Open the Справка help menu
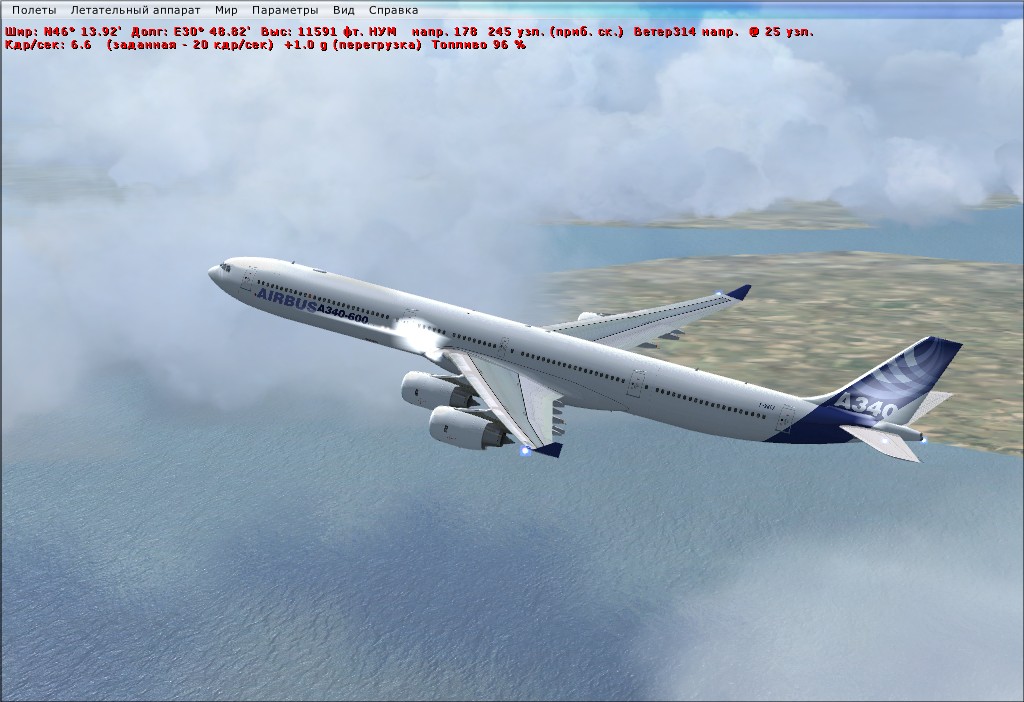1024x702 pixels. 393,9
